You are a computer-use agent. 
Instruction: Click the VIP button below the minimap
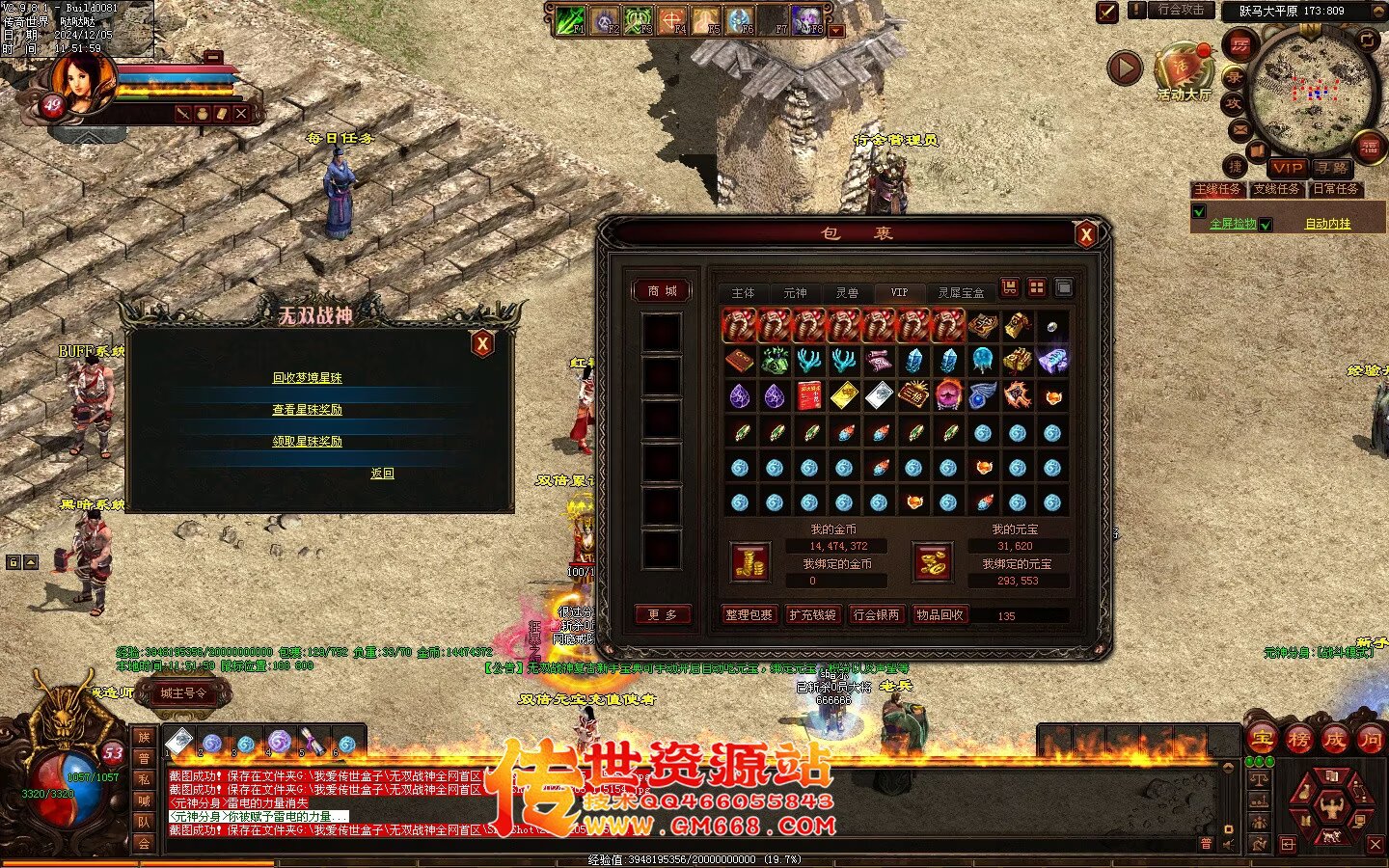[1287, 168]
